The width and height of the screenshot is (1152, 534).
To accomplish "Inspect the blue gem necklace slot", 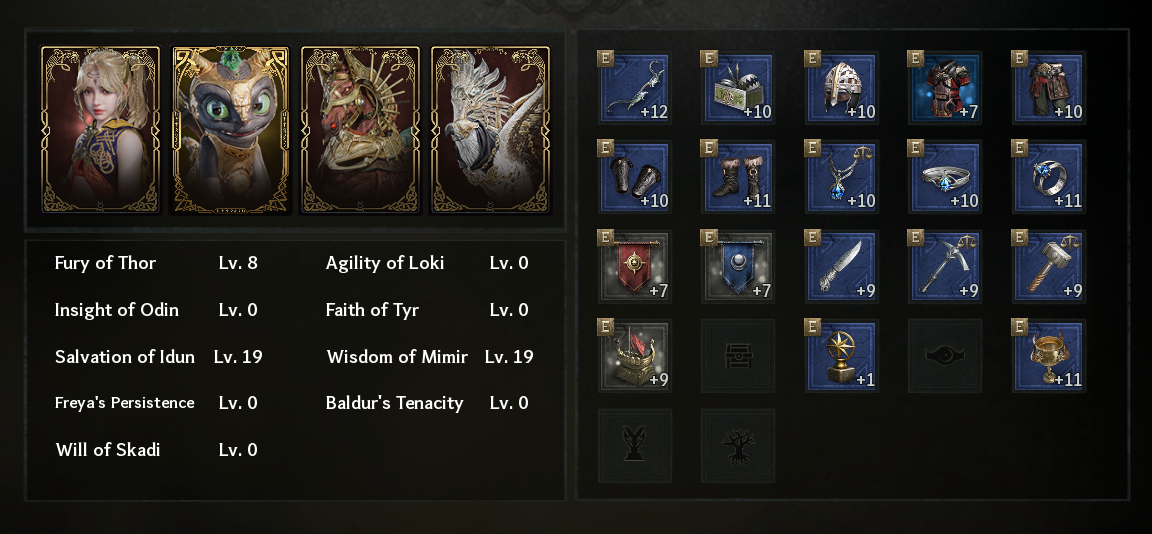I will 843,177.
